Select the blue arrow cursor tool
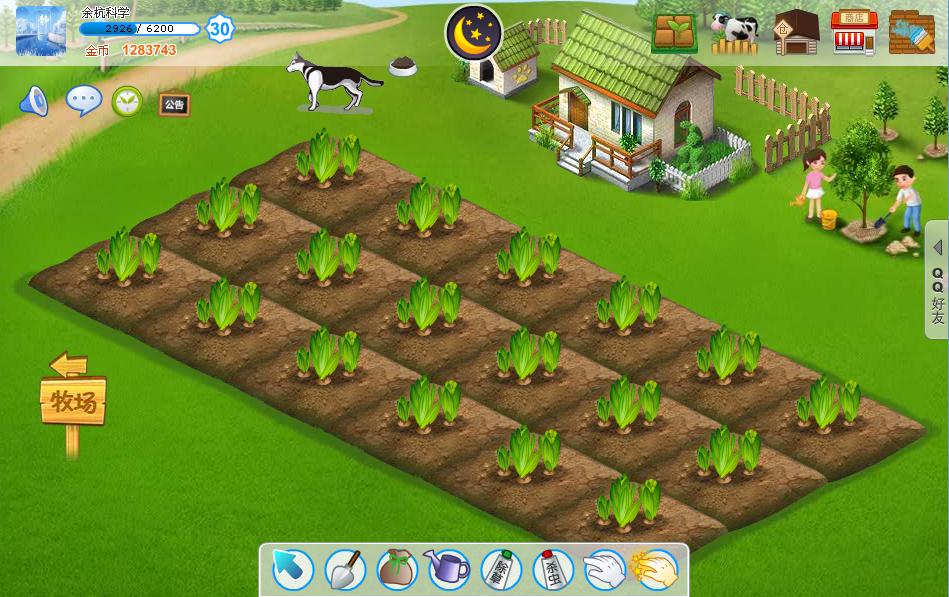This screenshot has width=949, height=597. tap(293, 570)
